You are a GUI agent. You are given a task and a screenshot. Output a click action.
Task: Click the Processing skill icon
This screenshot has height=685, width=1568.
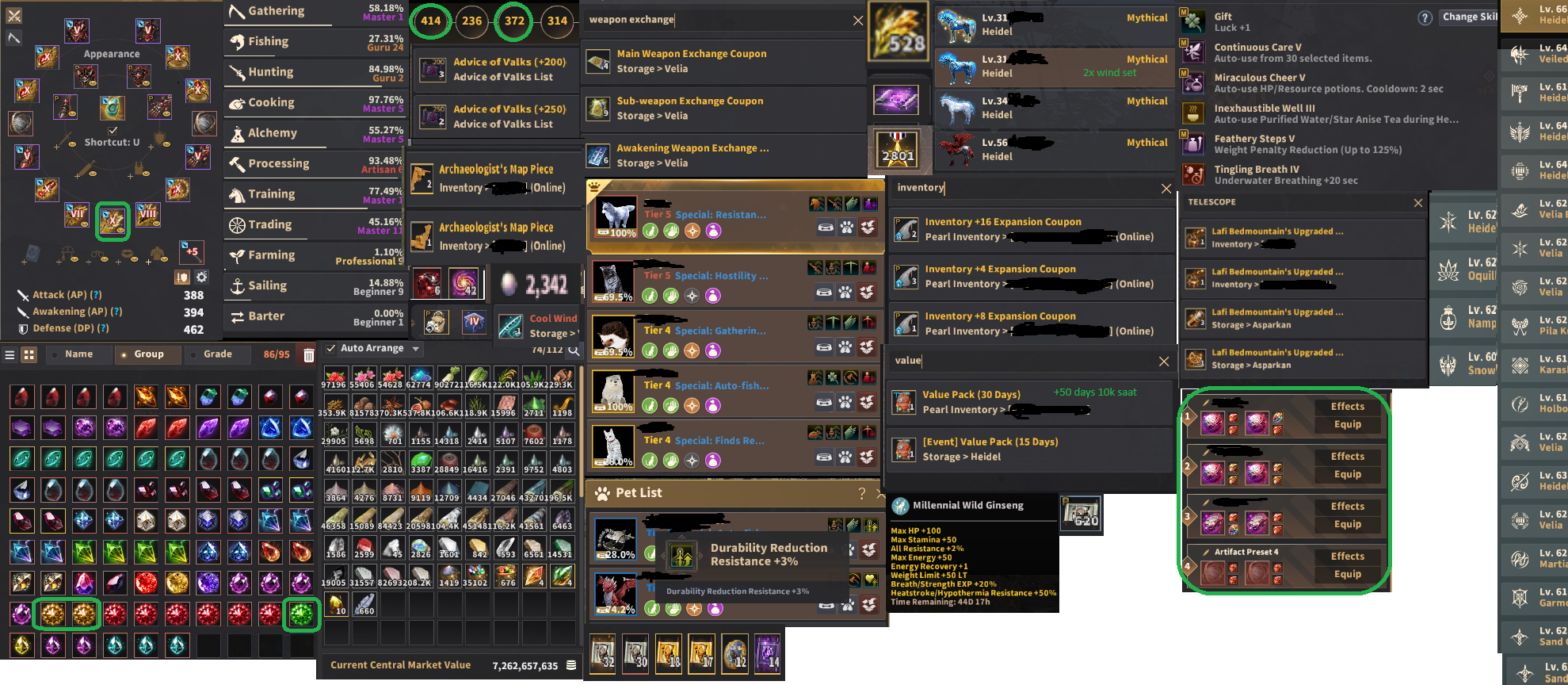click(238, 163)
